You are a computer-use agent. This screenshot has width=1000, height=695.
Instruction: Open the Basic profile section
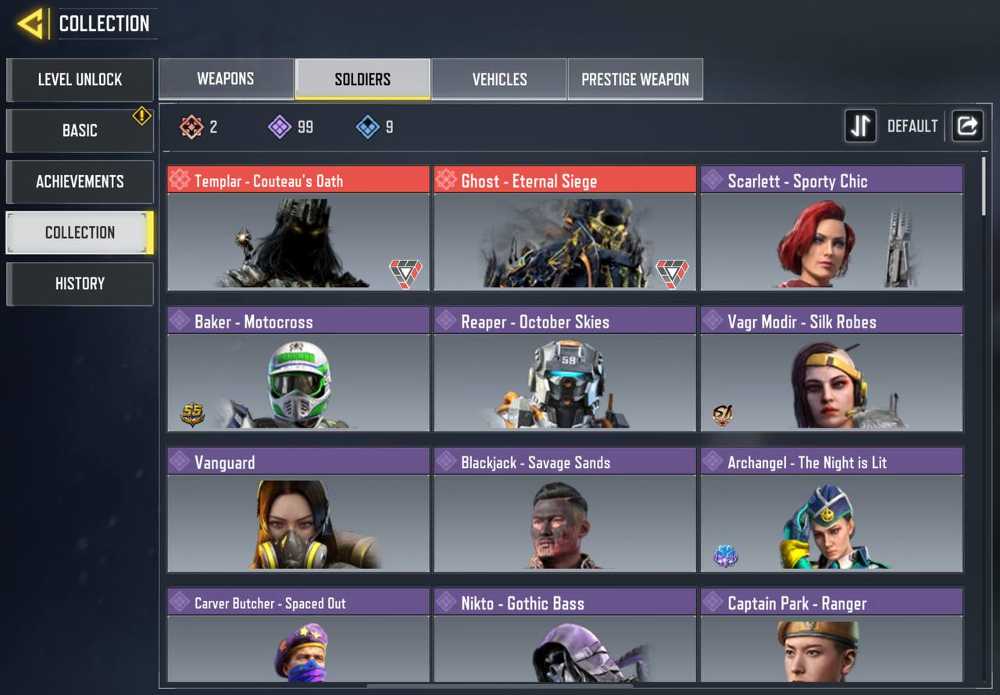[80, 130]
